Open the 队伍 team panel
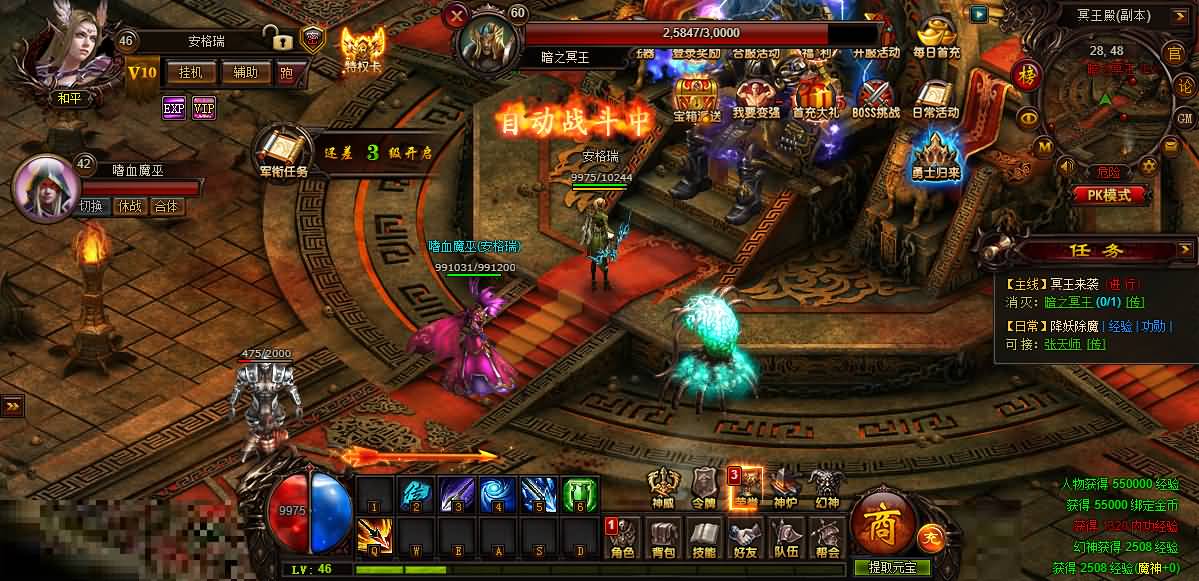The image size is (1199, 581). tap(786, 537)
